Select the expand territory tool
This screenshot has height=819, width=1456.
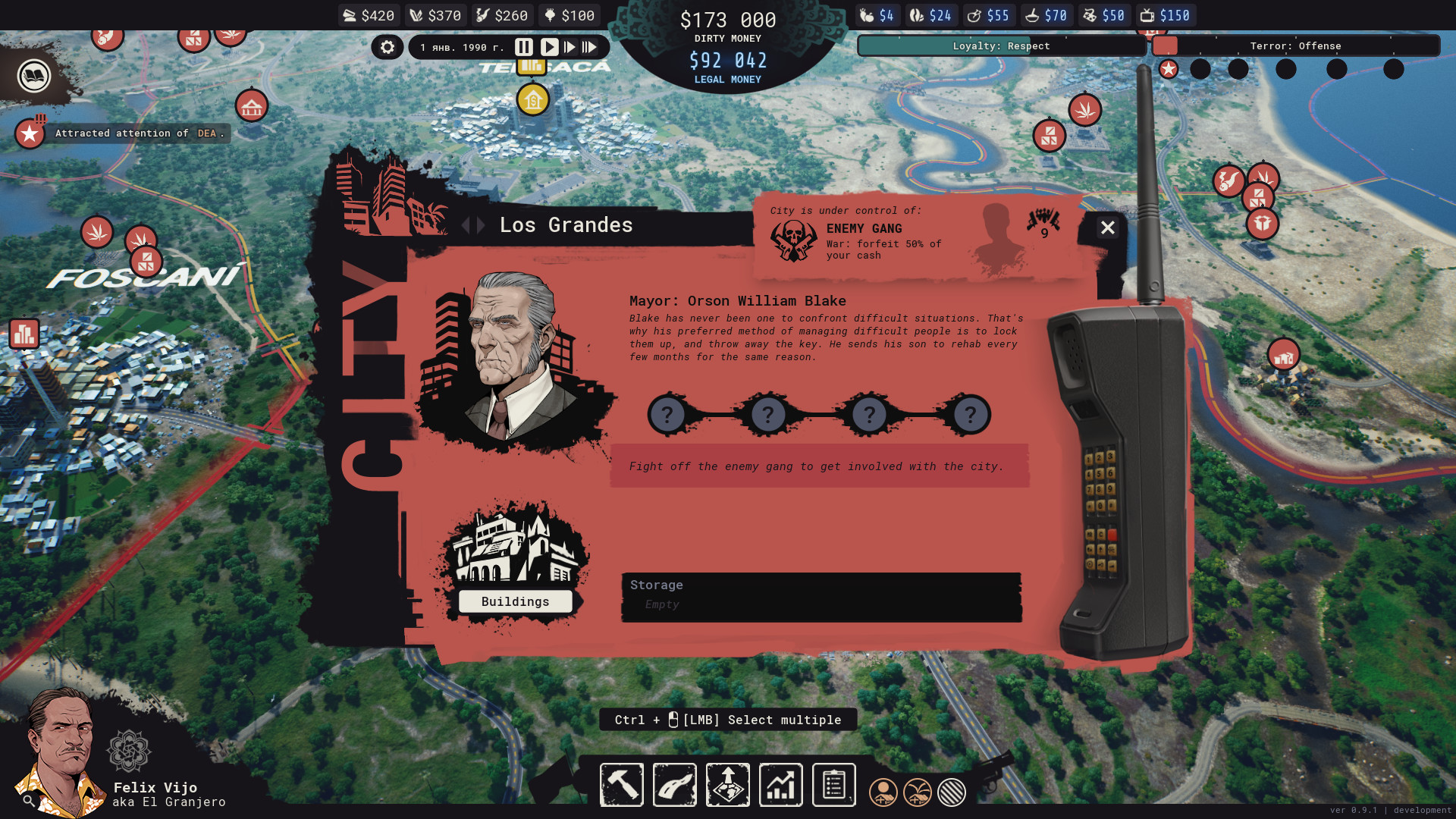click(727, 785)
